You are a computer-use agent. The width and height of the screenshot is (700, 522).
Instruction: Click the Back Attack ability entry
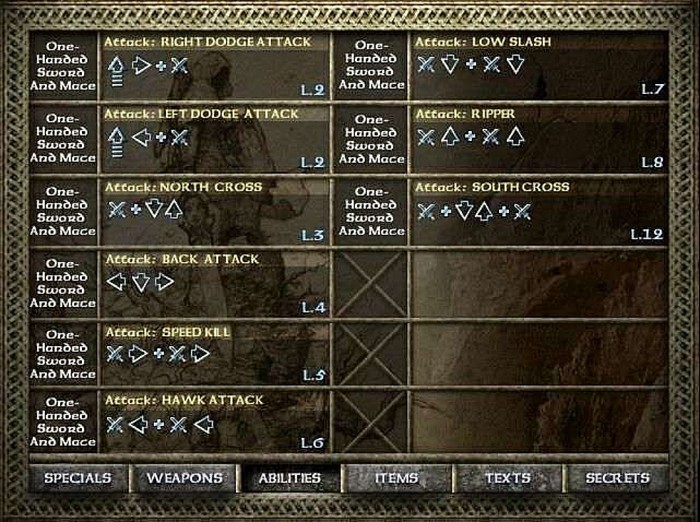click(215, 283)
